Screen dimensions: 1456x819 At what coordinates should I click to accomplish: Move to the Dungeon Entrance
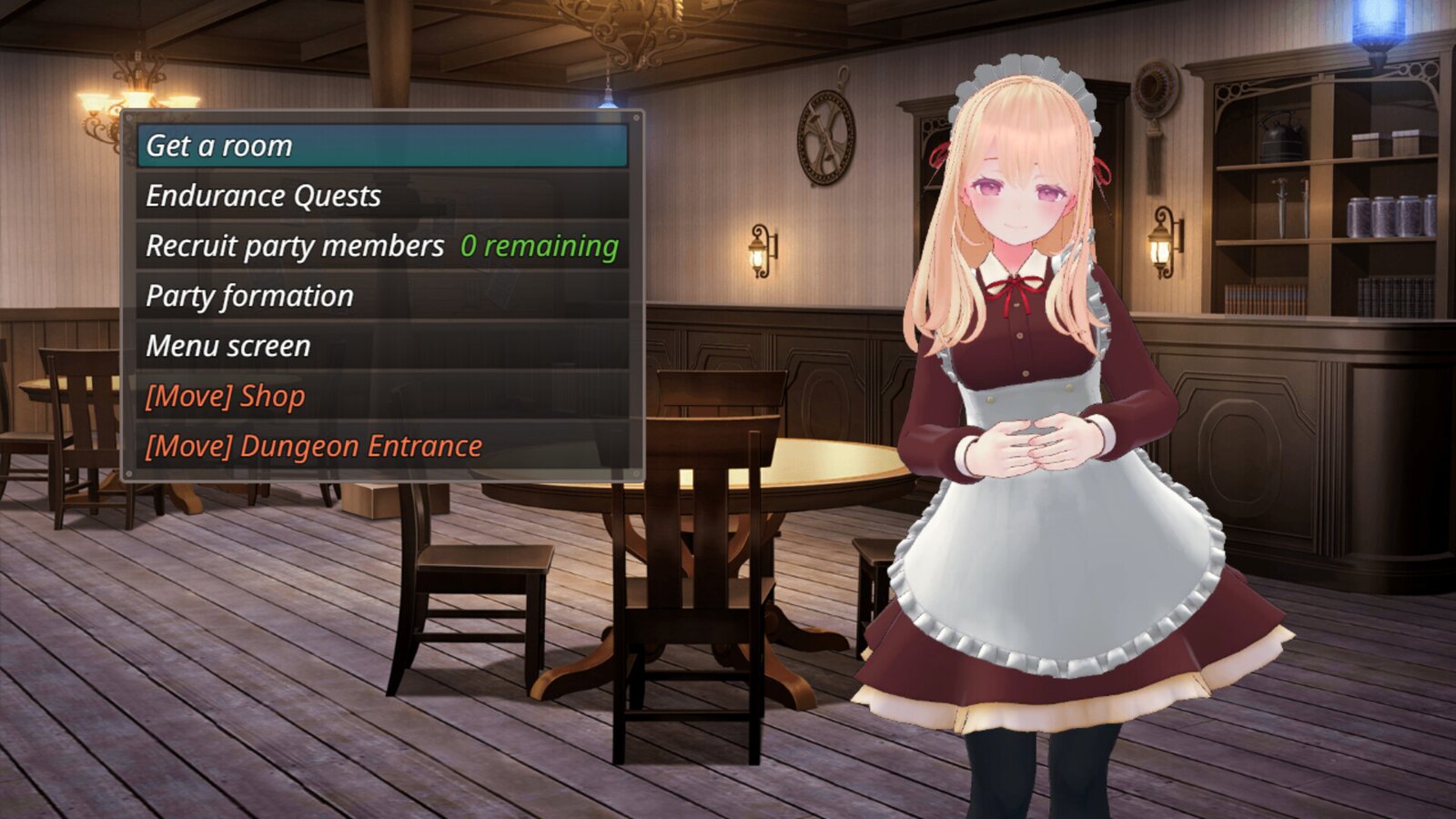[x=382, y=446]
